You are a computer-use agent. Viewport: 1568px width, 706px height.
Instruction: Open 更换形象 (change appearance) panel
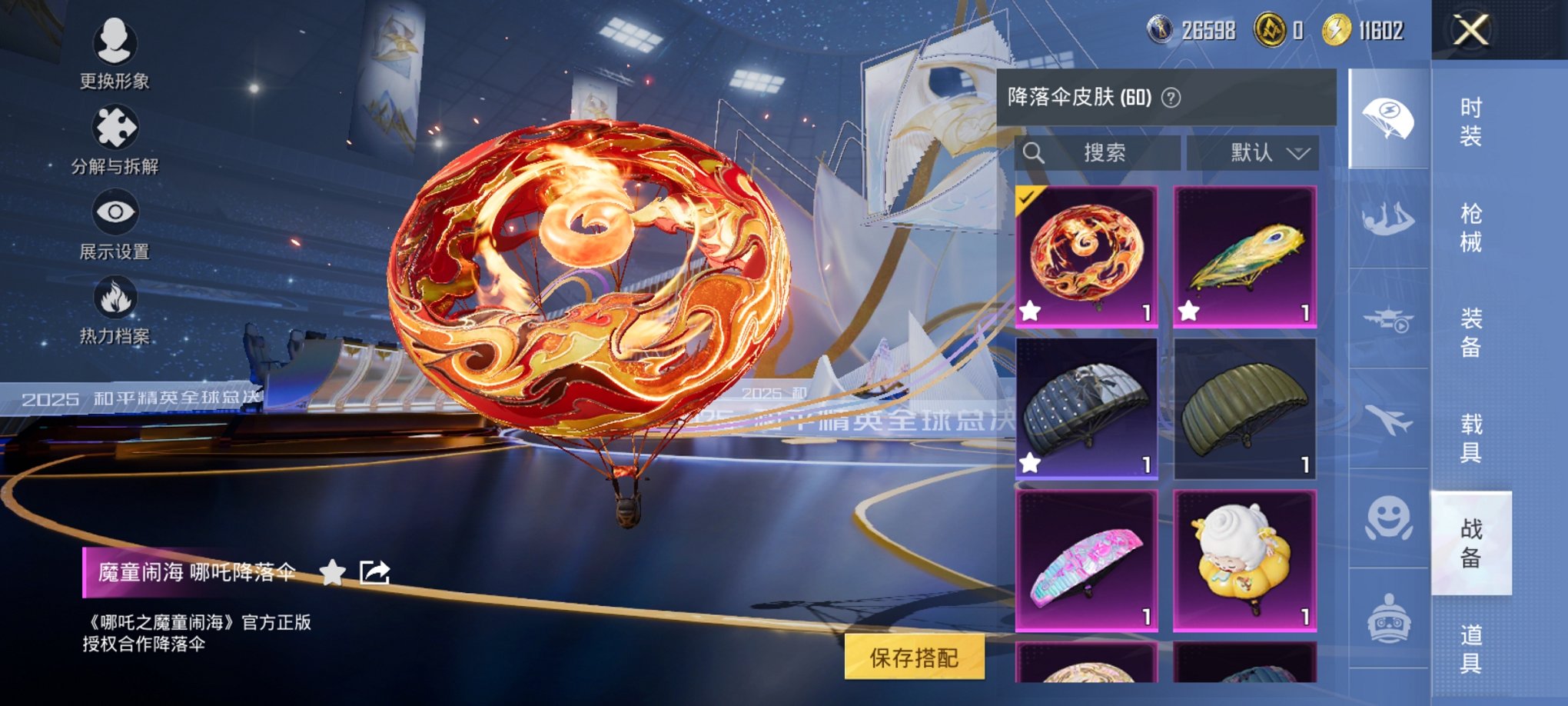[114, 54]
